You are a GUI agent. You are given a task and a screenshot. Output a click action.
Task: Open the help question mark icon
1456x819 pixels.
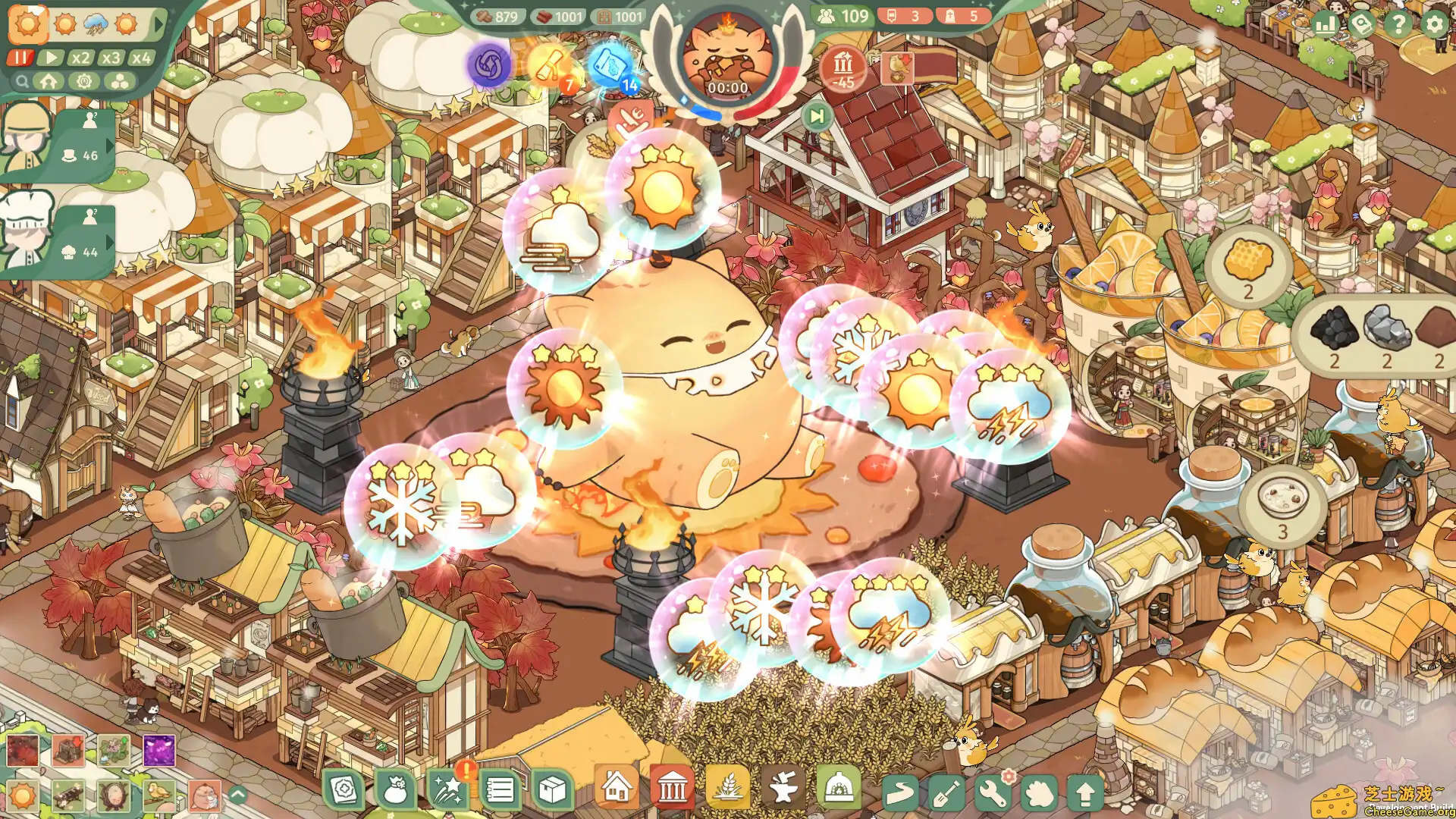point(1398,24)
